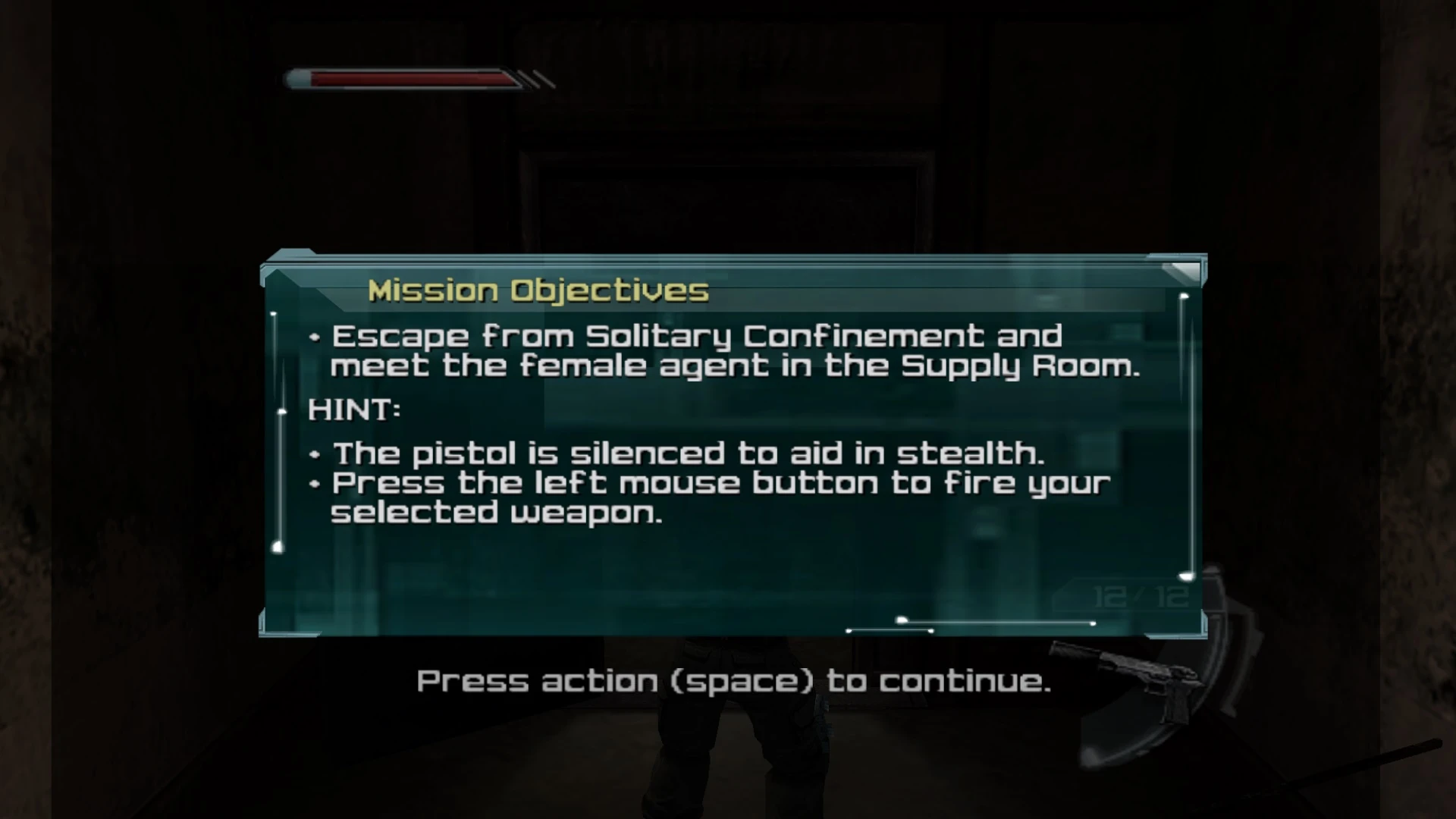The image size is (1456, 819).
Task: Click the diagonal stripes beside the health bar
Action: click(x=535, y=80)
